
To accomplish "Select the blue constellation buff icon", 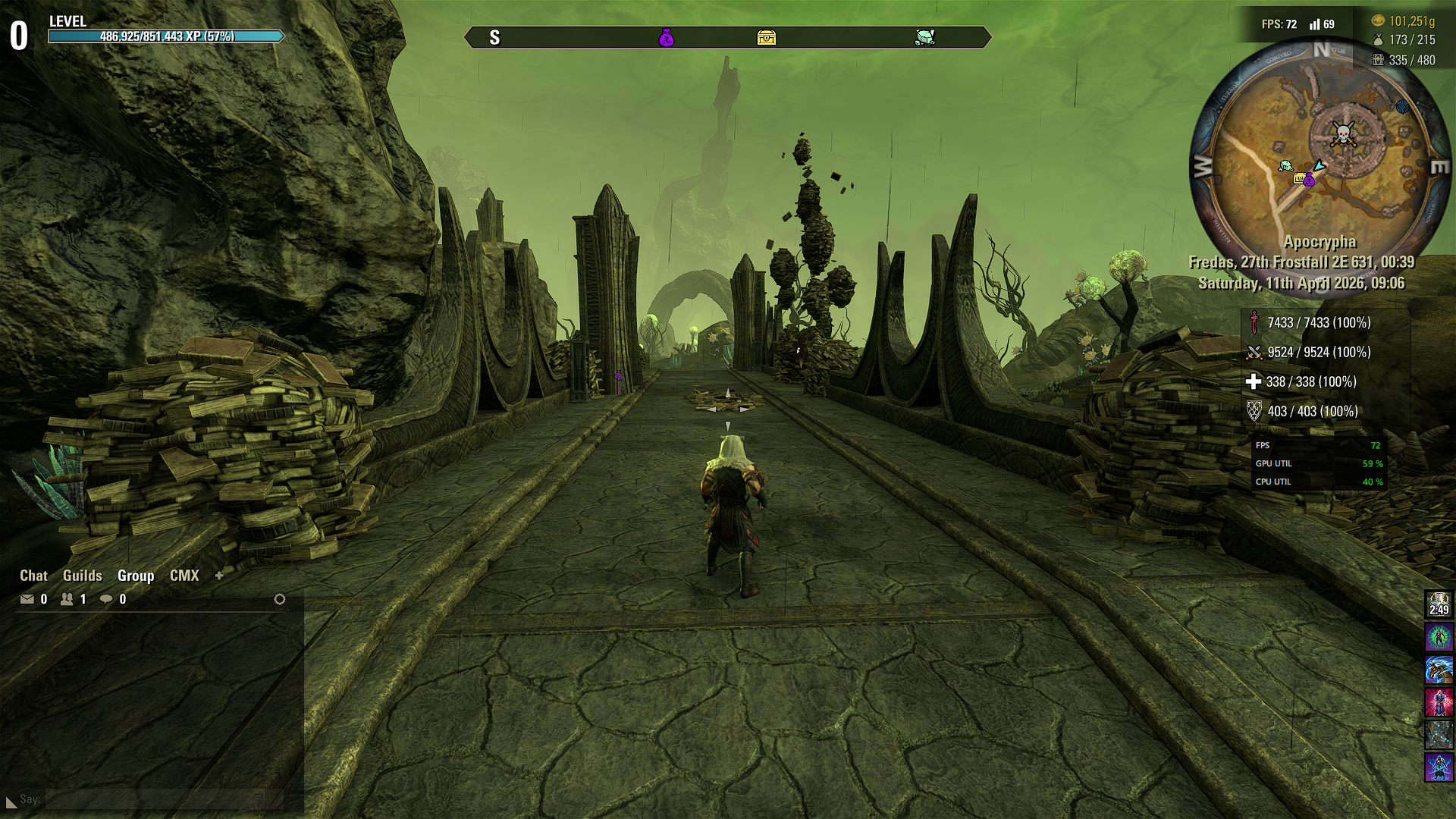I will coord(1439,736).
